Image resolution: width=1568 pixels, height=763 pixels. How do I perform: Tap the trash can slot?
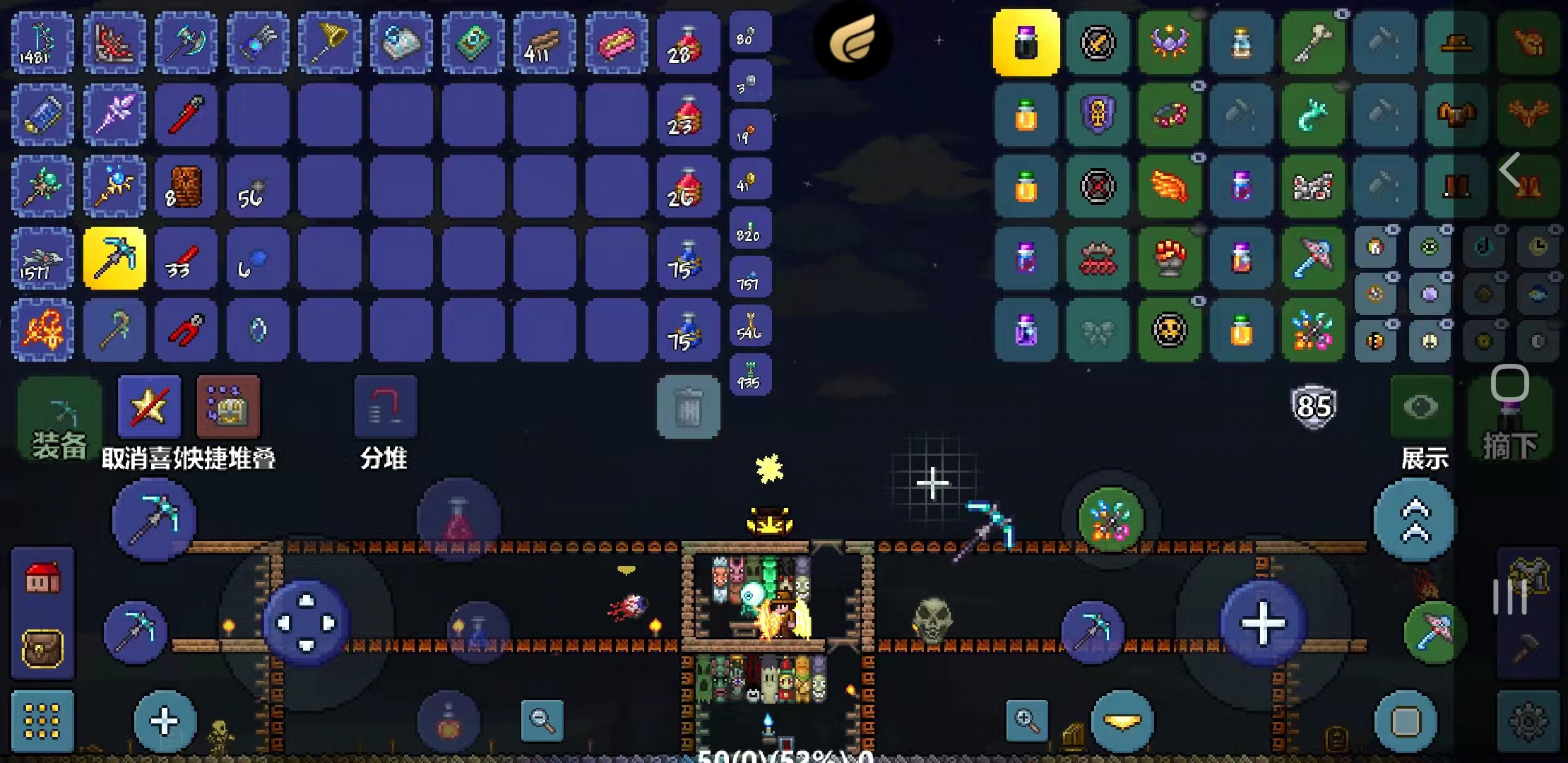688,407
